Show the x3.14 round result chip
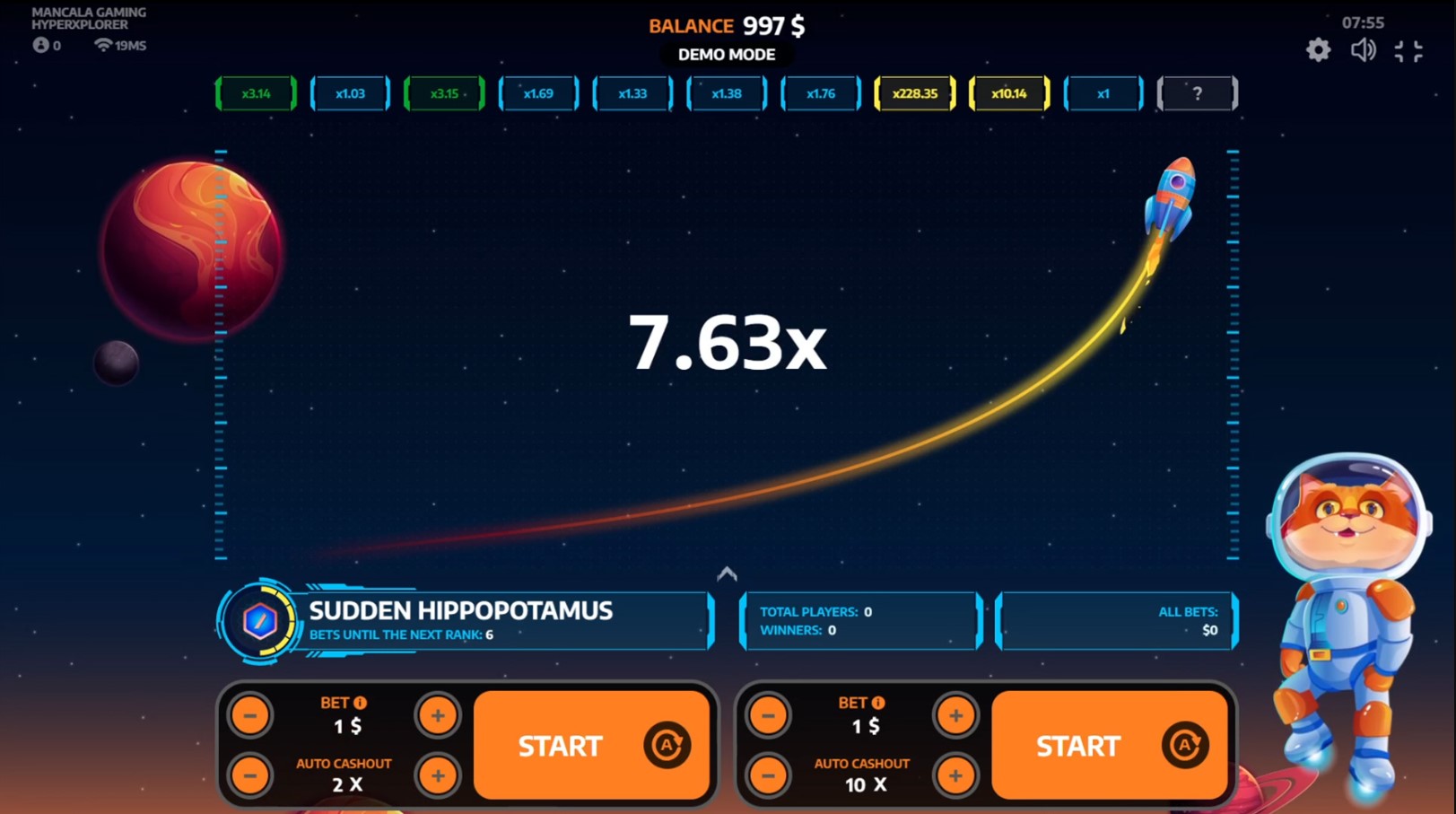 click(256, 93)
